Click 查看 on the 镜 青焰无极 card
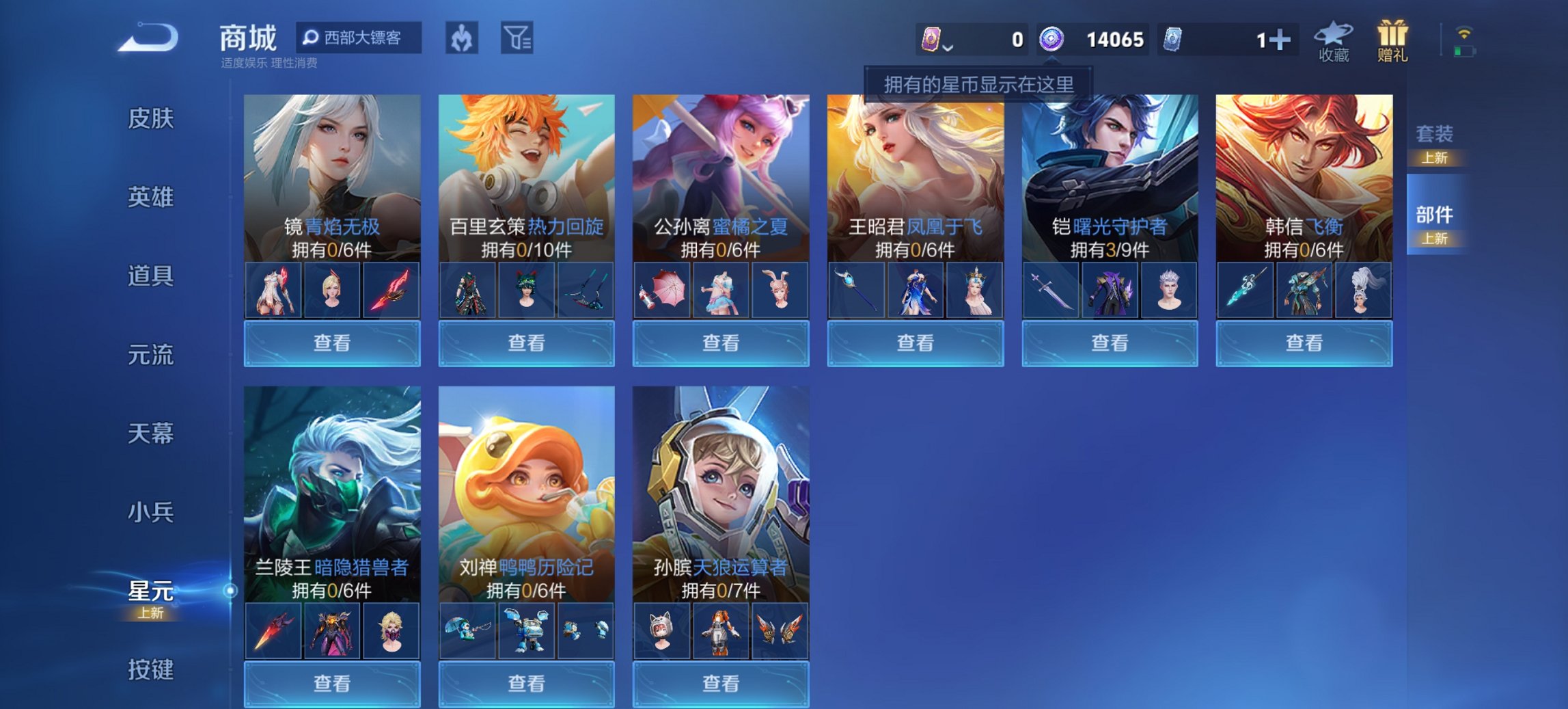The height and width of the screenshot is (709, 1568). pos(331,342)
